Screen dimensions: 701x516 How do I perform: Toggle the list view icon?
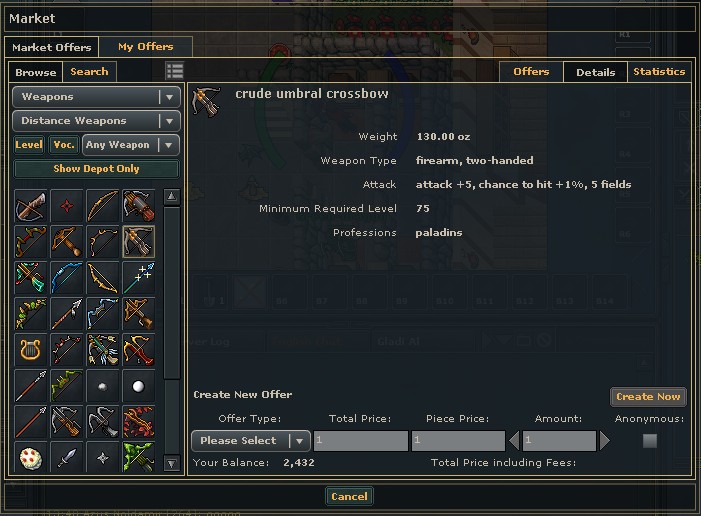[175, 71]
